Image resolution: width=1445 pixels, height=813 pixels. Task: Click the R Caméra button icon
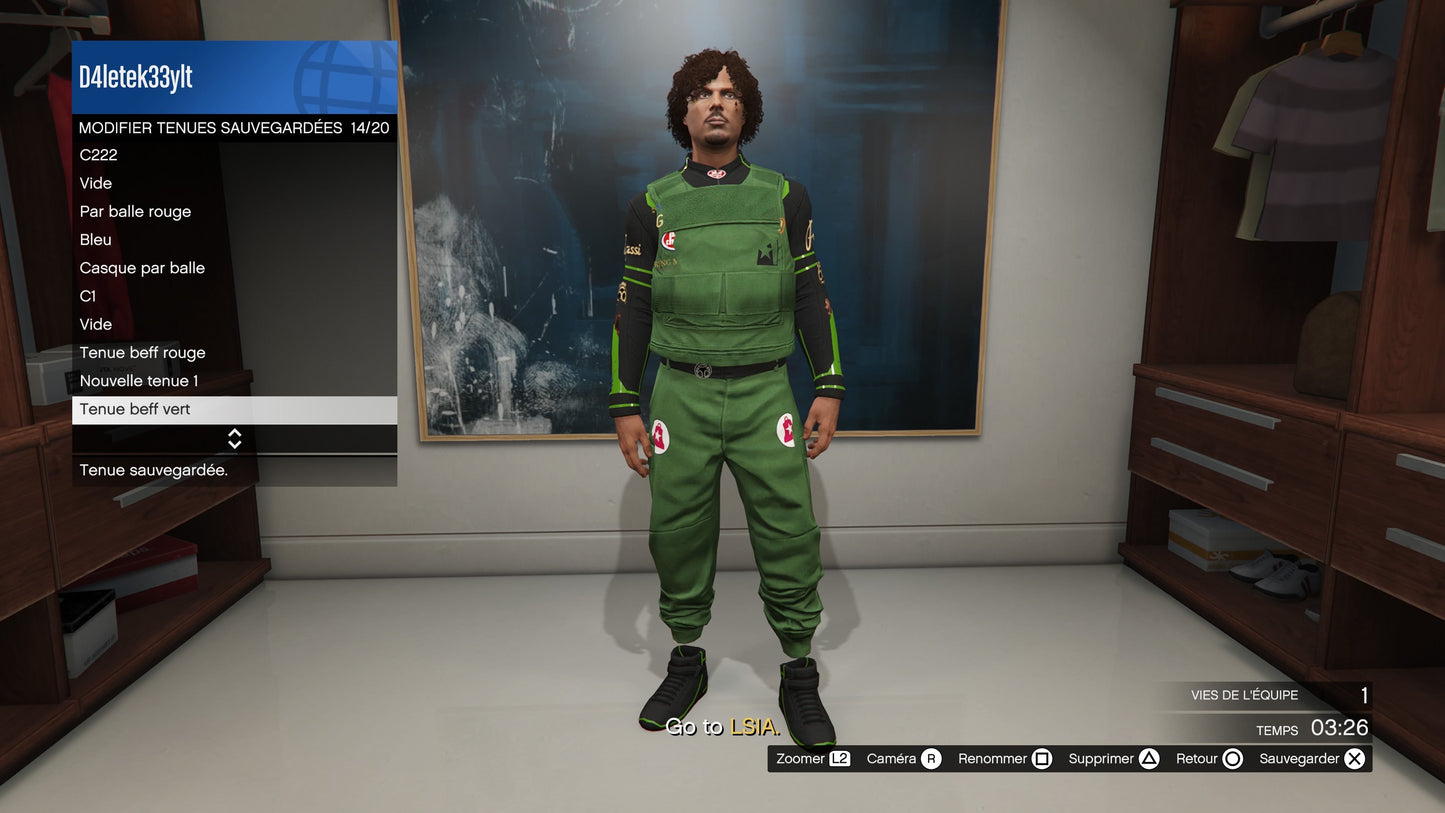click(x=931, y=758)
